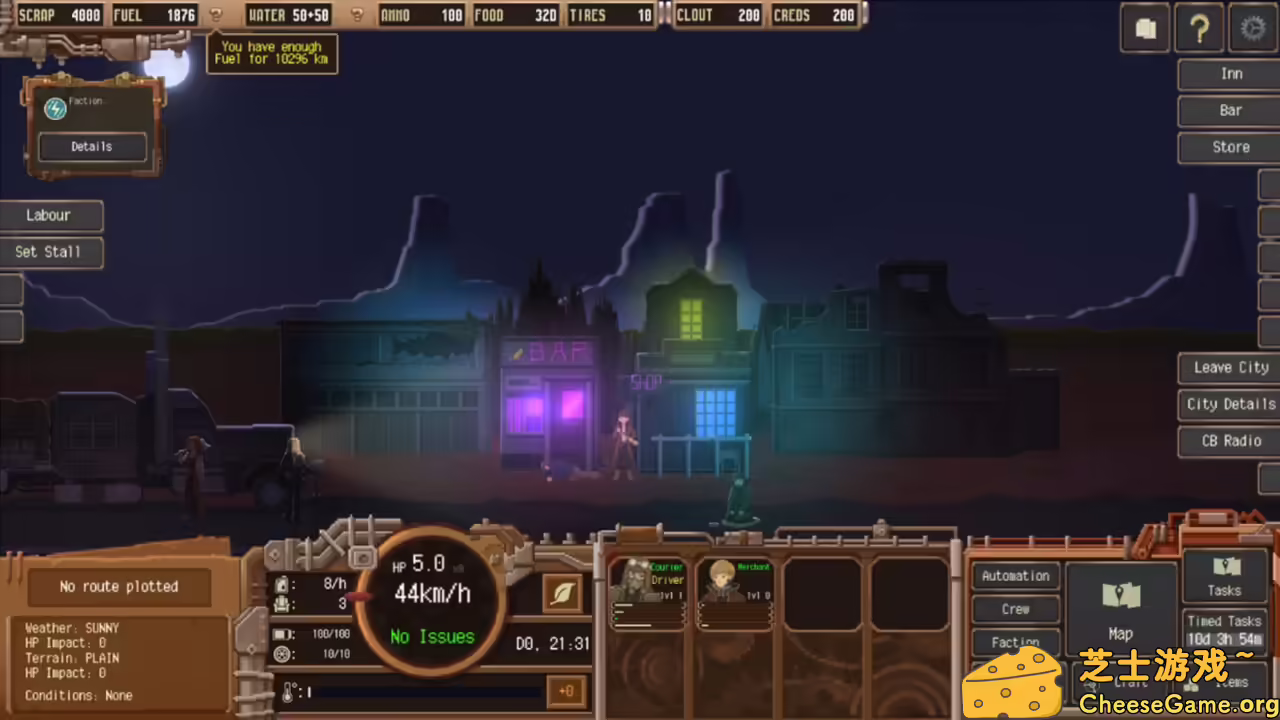The width and height of the screenshot is (1280, 720).
Task: Toggle the leaf eco-driving mode
Action: pyautogui.click(x=561, y=593)
